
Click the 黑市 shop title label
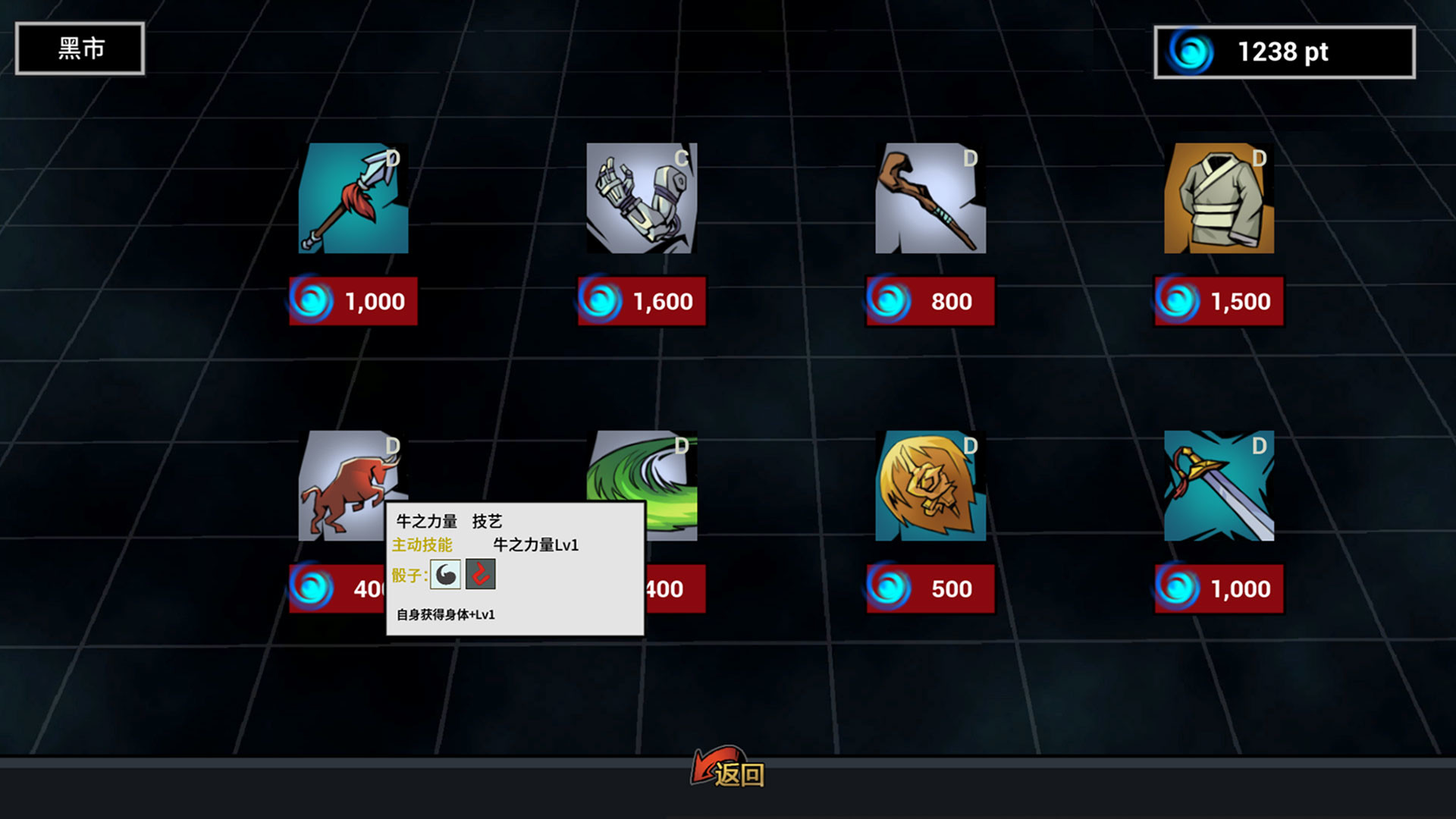80,48
